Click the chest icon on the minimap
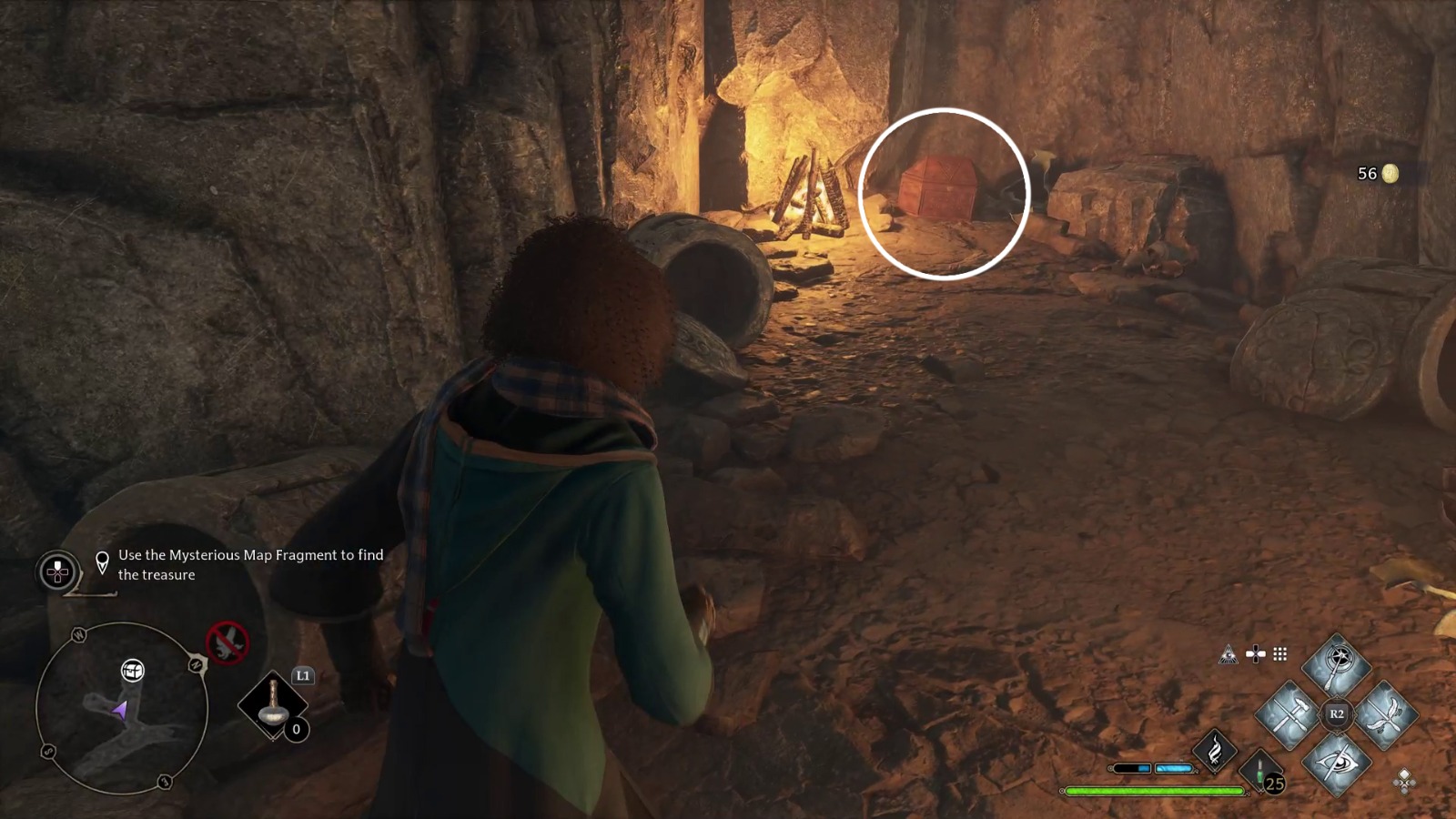The width and height of the screenshot is (1456, 819). coord(132,671)
